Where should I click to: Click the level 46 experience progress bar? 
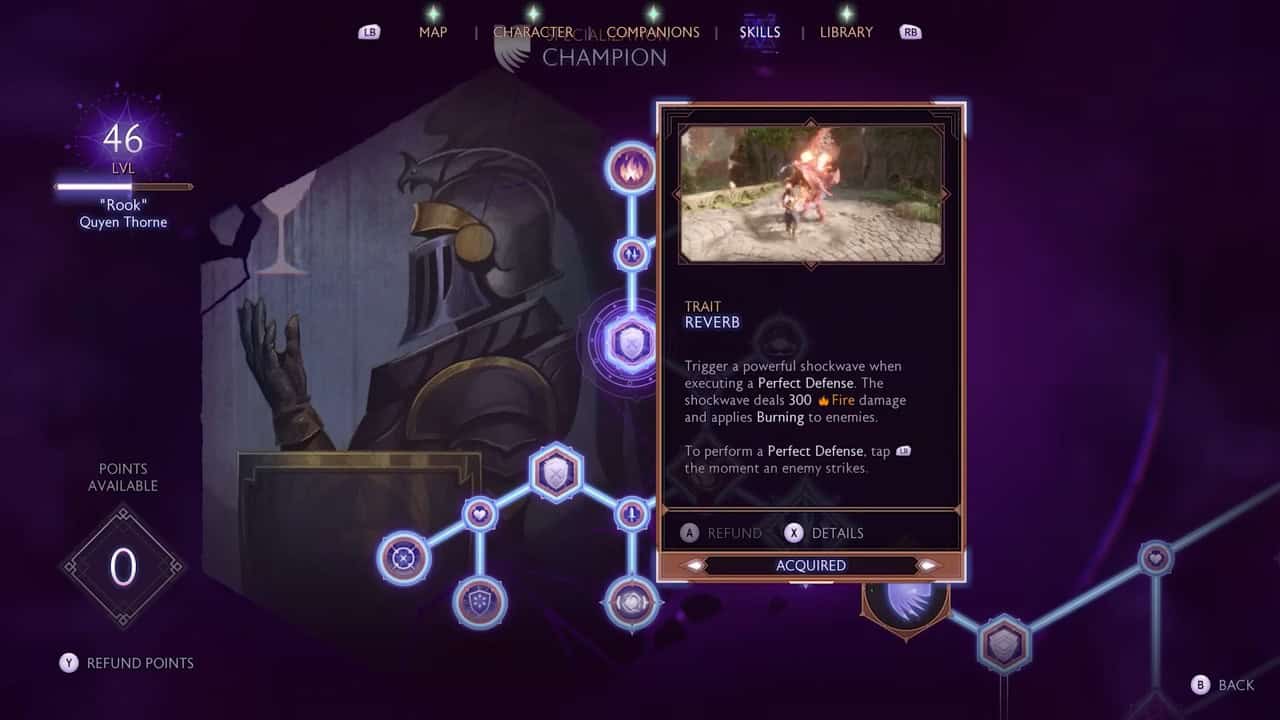pyautogui.click(x=122, y=186)
